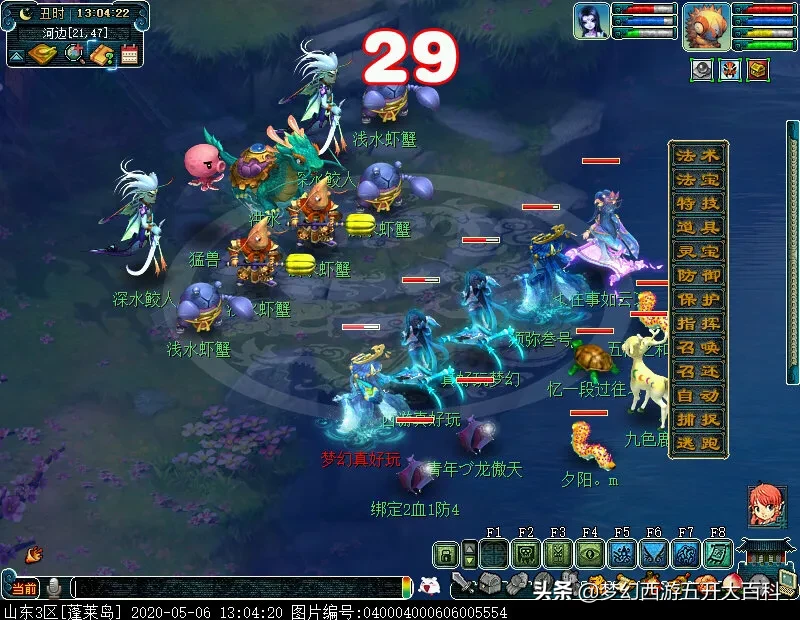Open the world map magnifier icon
This screenshot has width=800, height=620.
pyautogui.click(x=75, y=55)
